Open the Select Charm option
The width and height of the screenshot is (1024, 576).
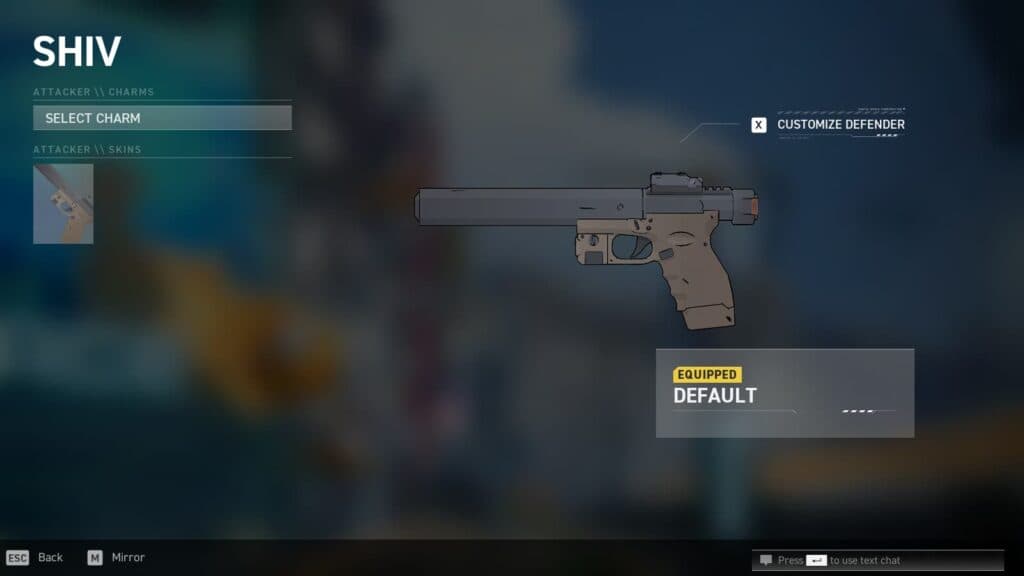(162, 118)
